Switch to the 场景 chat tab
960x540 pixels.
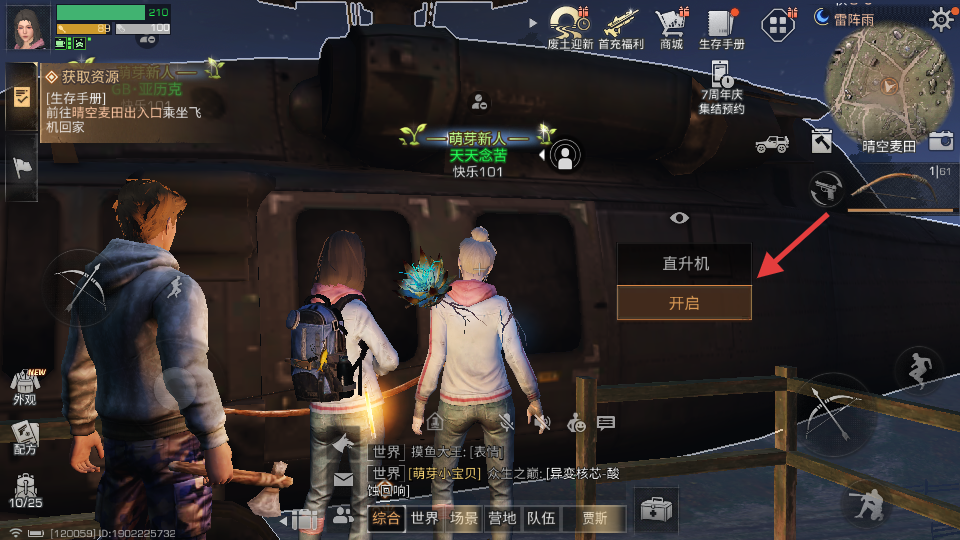tap(463, 518)
